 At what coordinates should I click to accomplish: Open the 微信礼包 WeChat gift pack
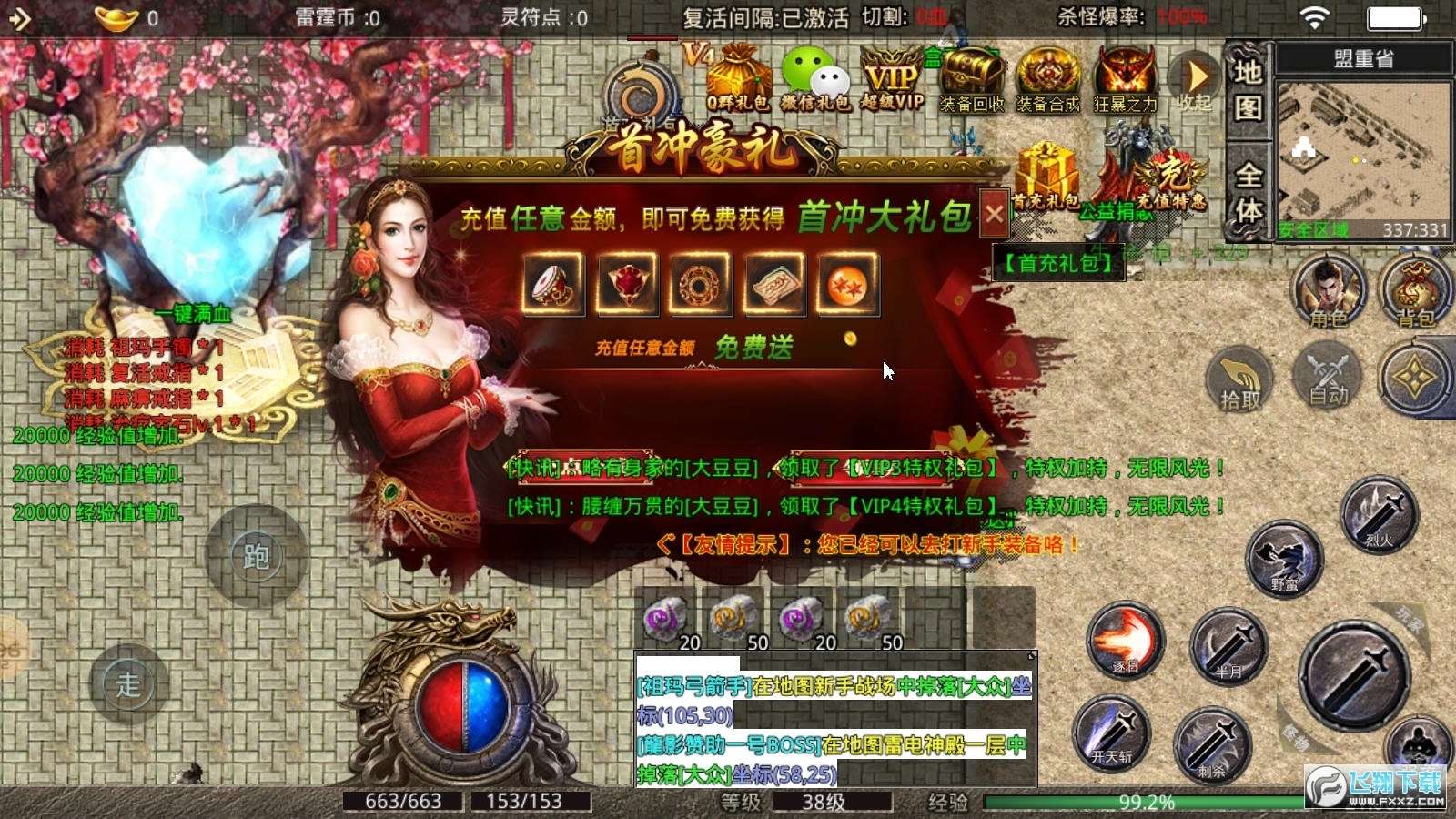814,77
